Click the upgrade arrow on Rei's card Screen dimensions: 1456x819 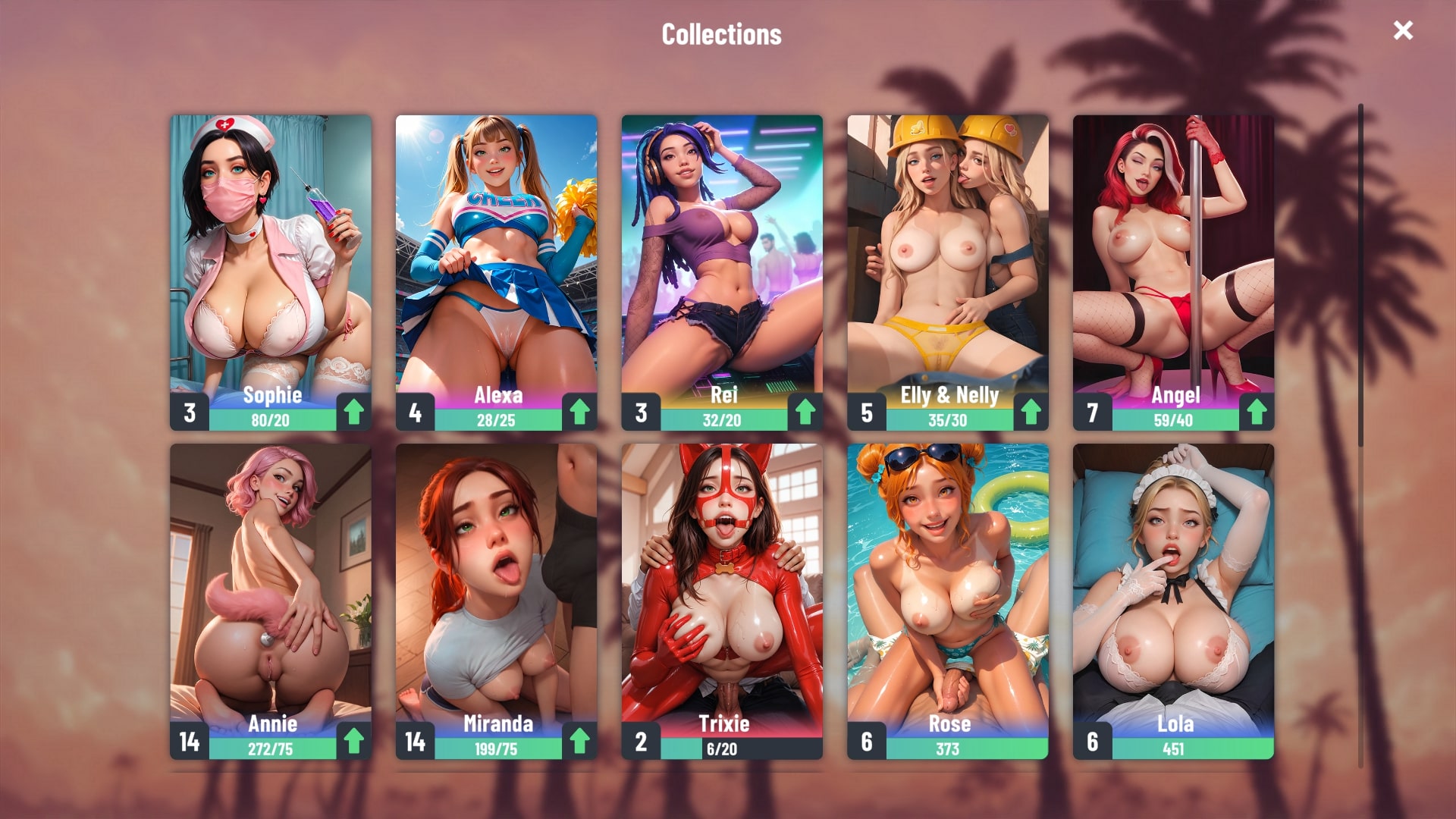coord(805,412)
